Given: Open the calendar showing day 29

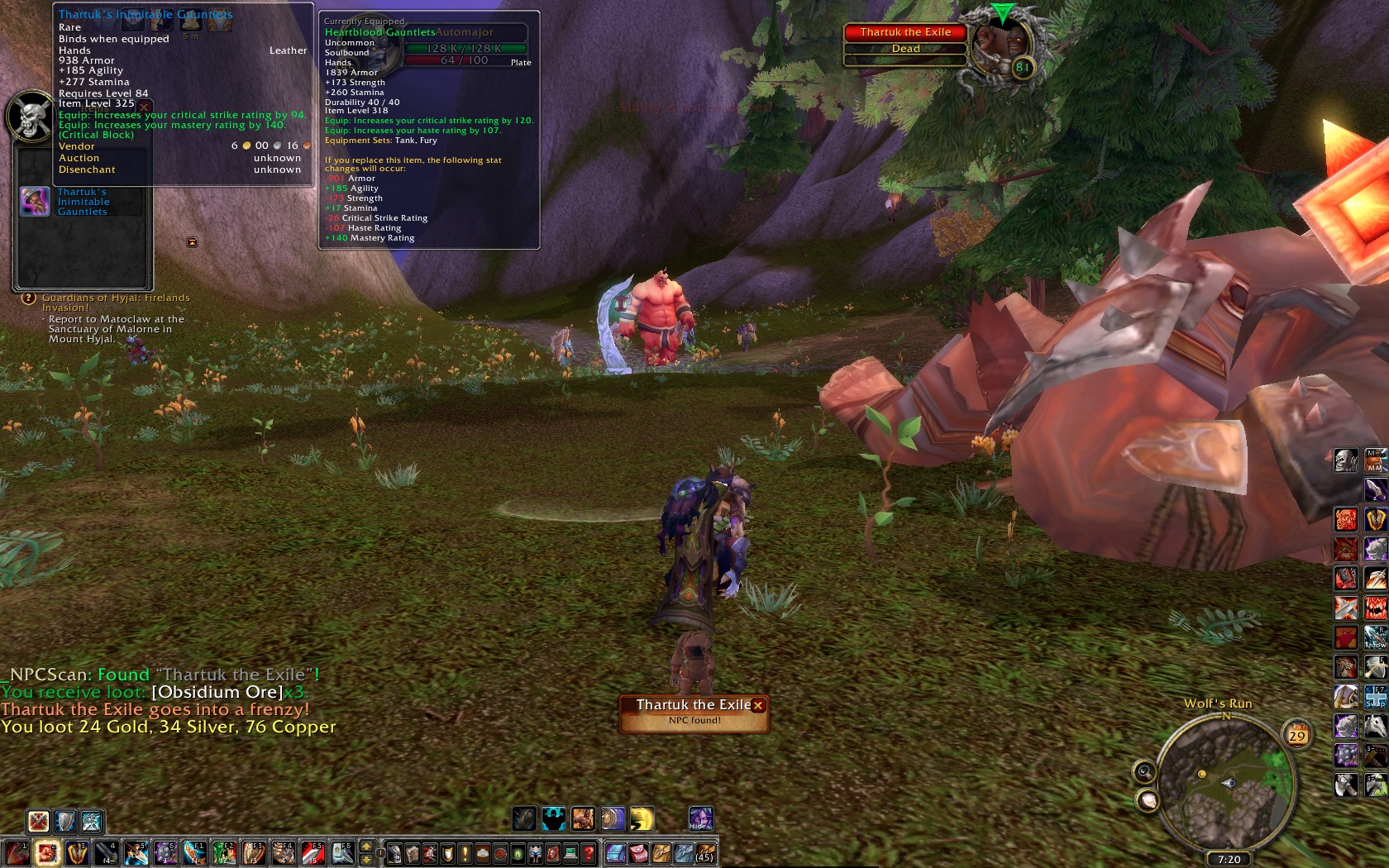Looking at the screenshot, I should click(x=1296, y=734).
